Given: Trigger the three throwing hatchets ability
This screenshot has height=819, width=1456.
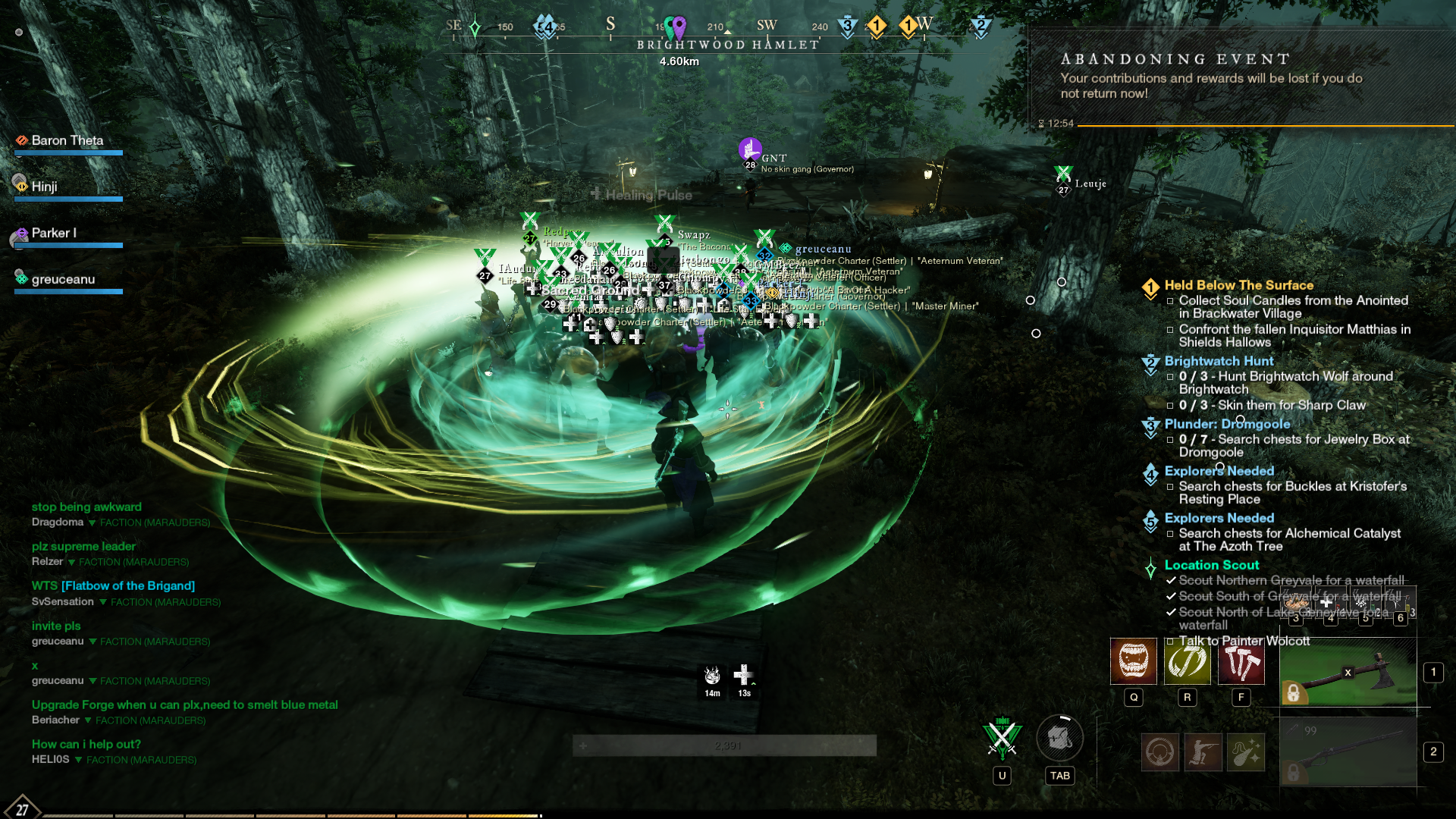Looking at the screenshot, I should pos(1241,661).
